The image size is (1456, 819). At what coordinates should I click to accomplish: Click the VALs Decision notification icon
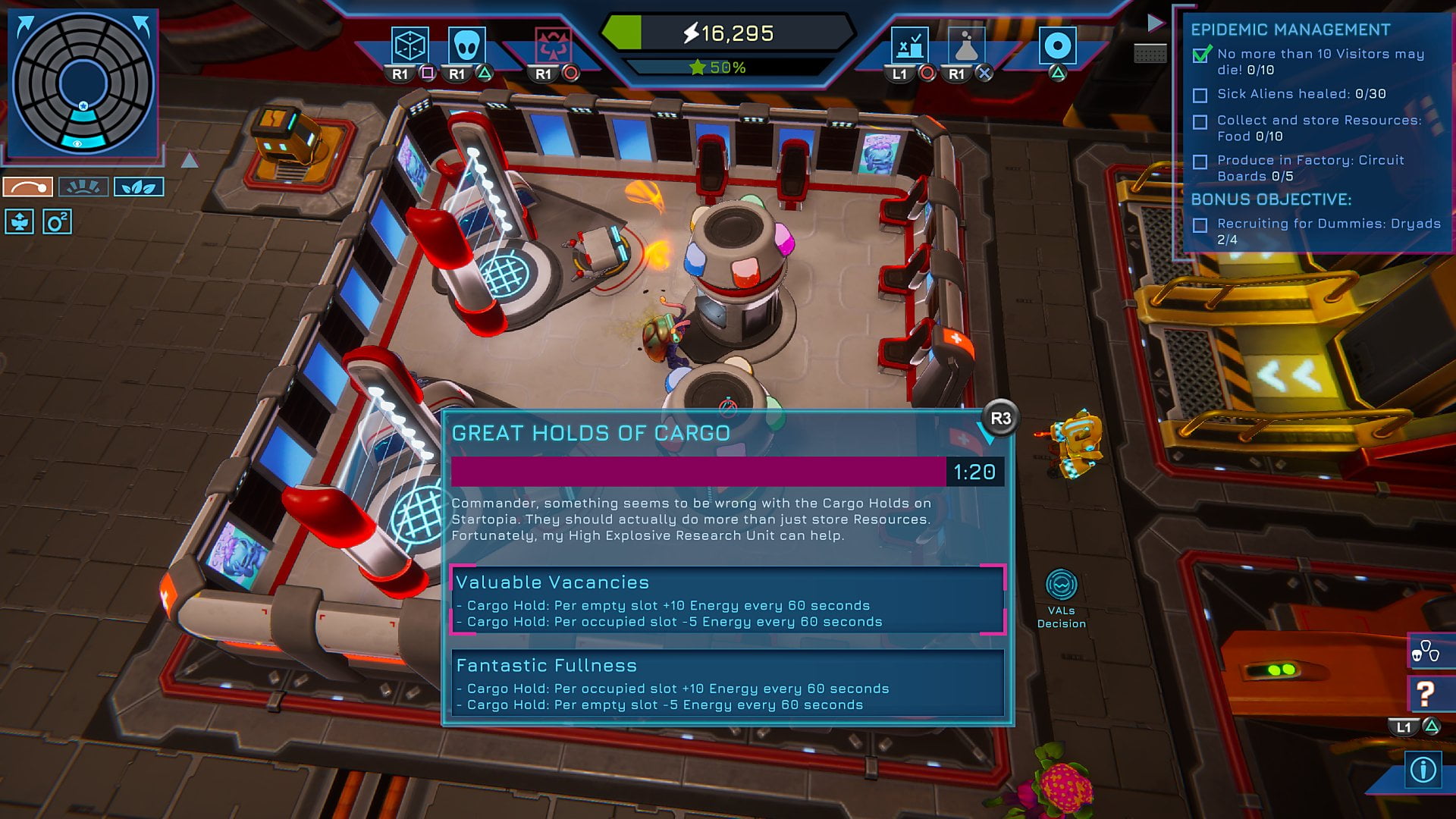point(1061,585)
